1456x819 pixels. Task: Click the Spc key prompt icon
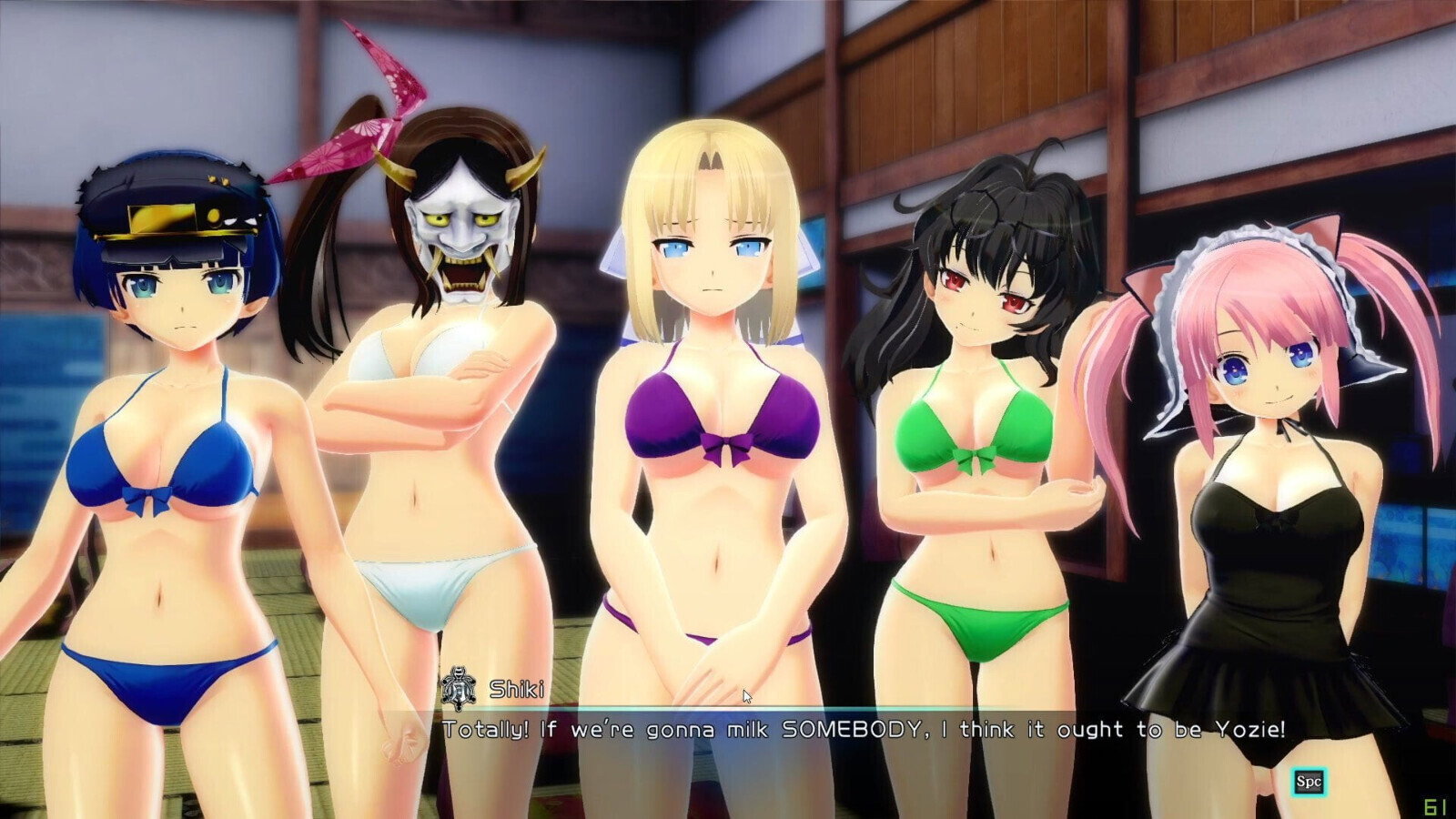point(1309,781)
